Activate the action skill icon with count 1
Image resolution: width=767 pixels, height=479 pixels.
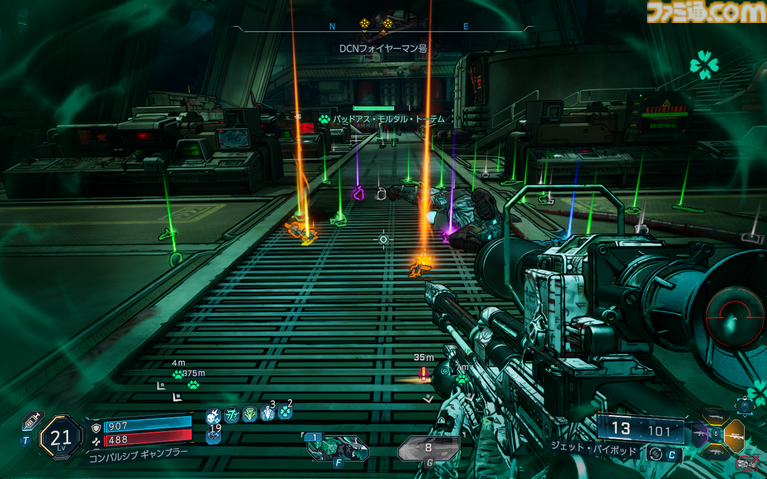click(x=336, y=449)
